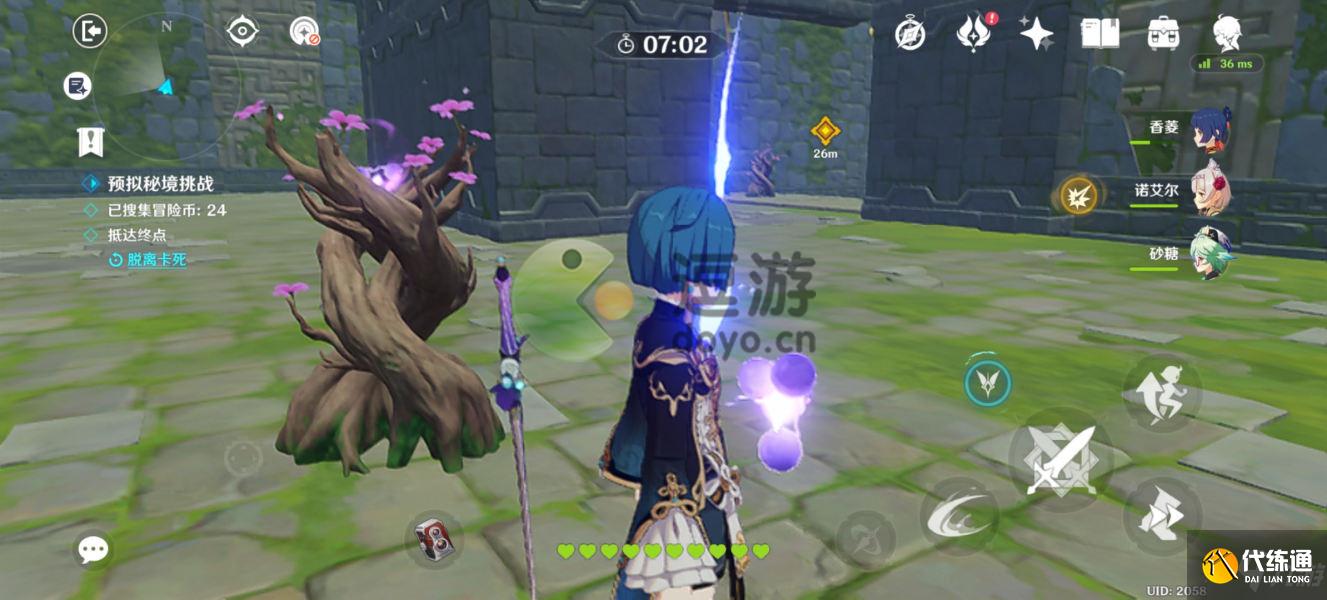Click the 脱离卡死 unstuck link
This screenshot has height=600, width=1327.
tap(155, 260)
